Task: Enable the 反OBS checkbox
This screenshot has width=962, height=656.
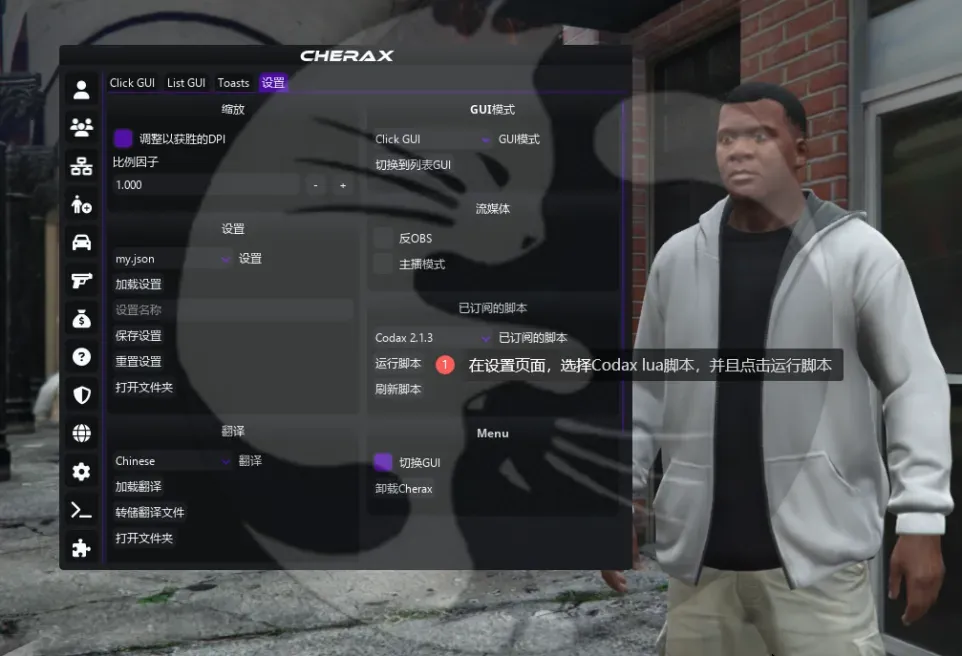Action: click(x=383, y=238)
